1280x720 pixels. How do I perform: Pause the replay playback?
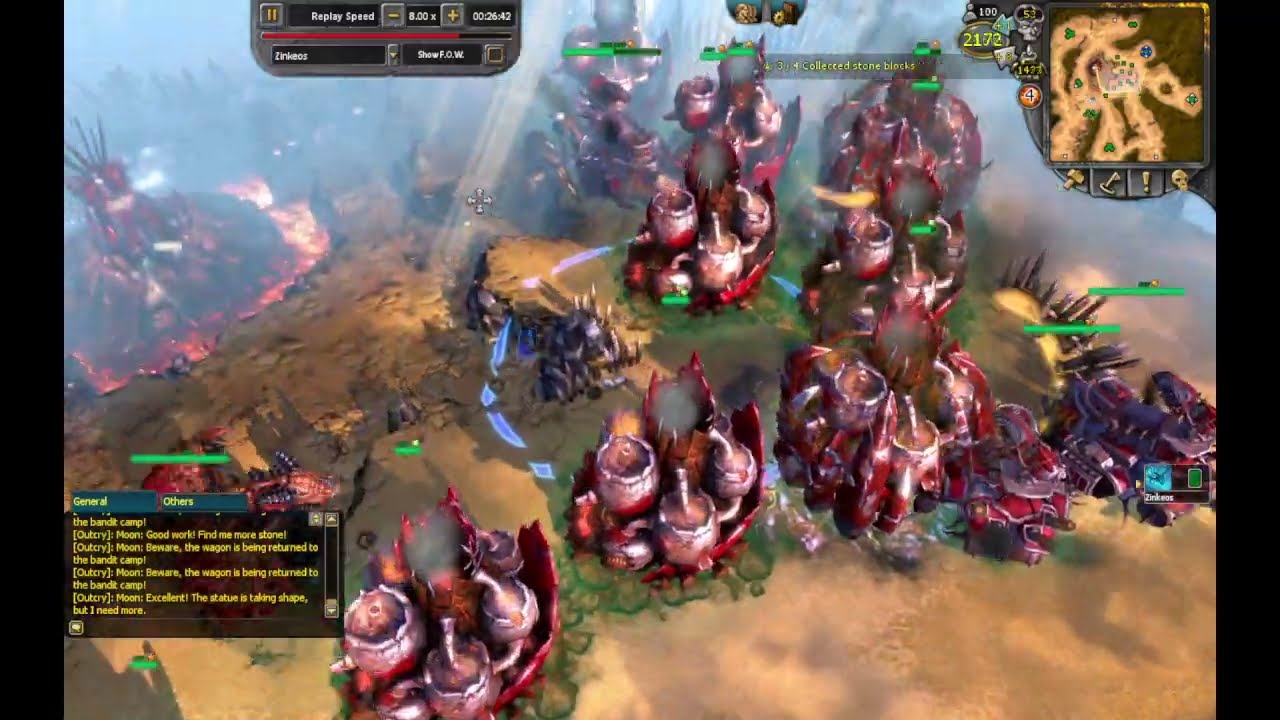(271, 16)
